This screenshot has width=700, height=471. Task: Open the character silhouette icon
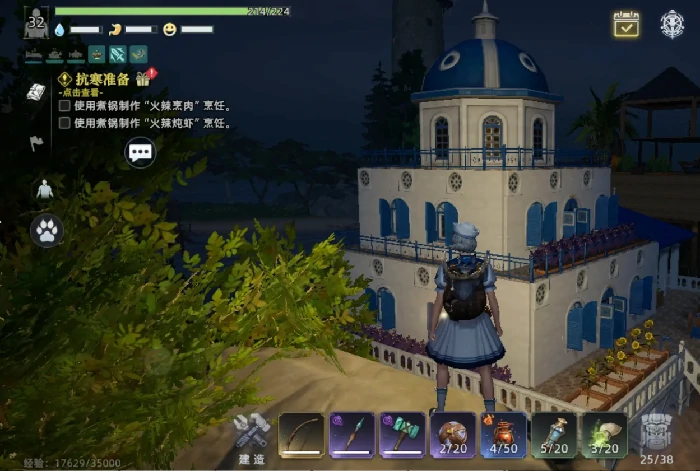click(x=44, y=189)
